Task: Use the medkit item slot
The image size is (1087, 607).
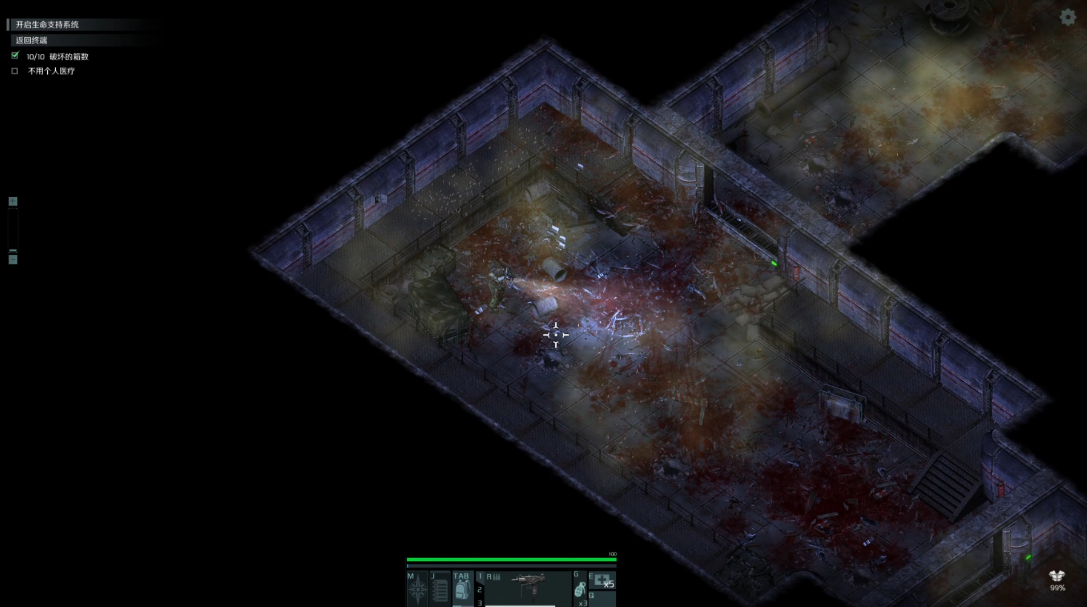Action: pos(602,580)
